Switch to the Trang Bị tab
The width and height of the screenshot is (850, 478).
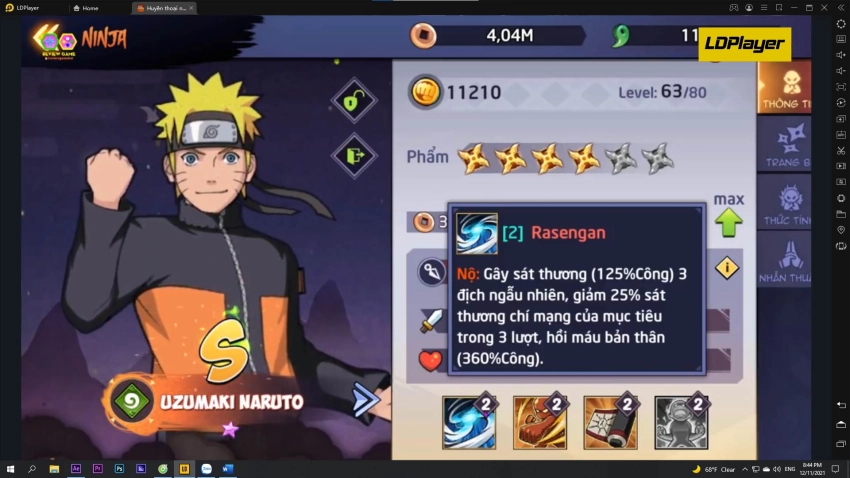pyautogui.click(x=785, y=145)
